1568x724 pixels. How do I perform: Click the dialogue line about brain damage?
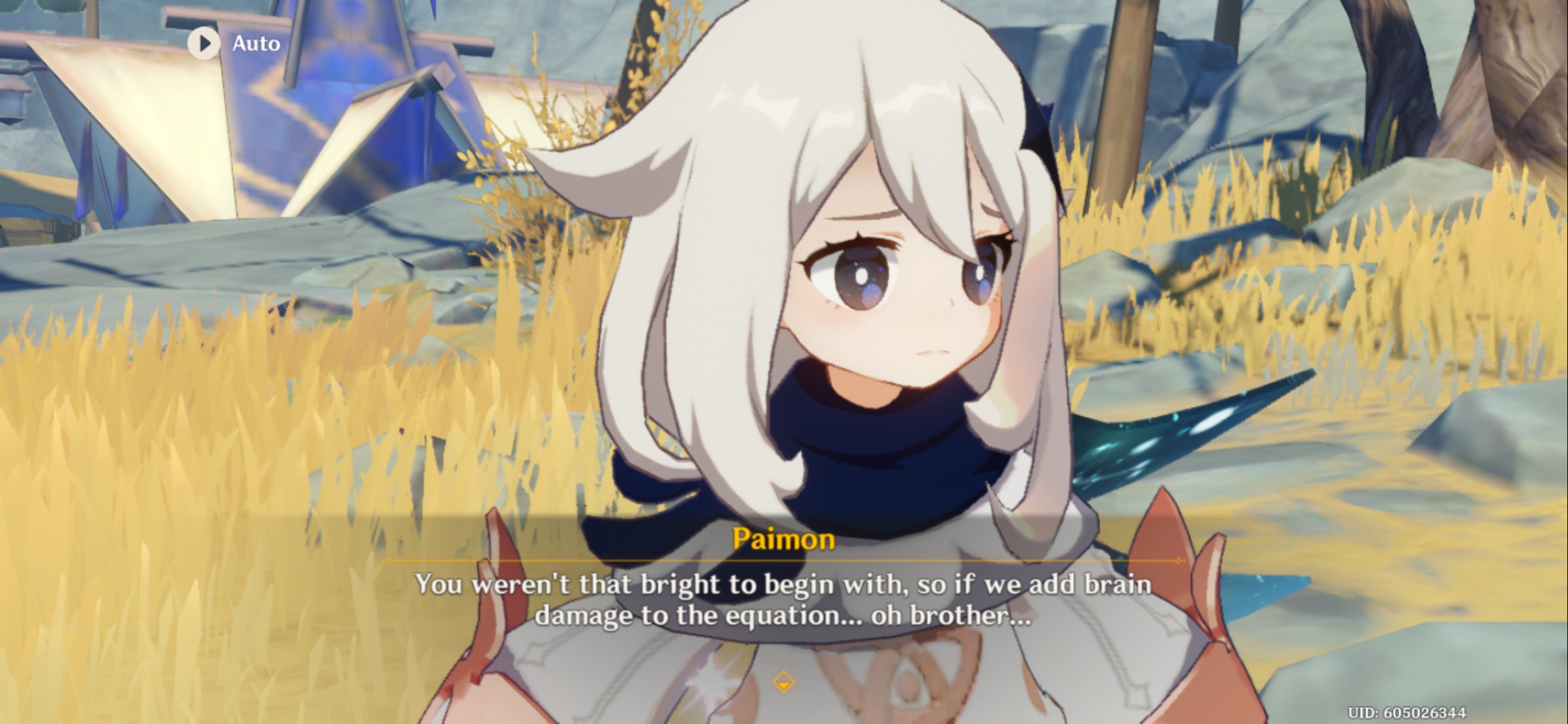(783, 623)
